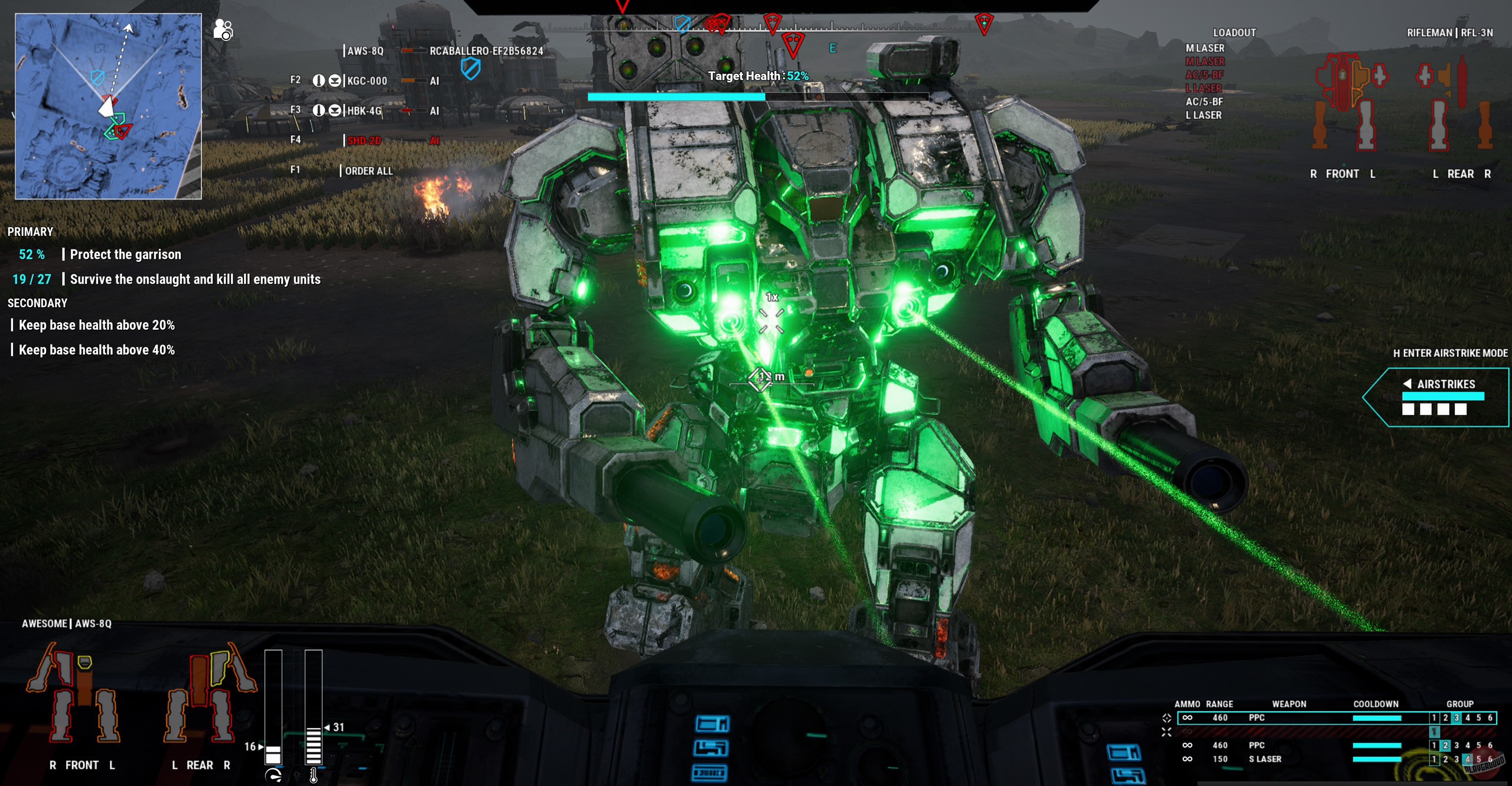Click the shield stance icon next to HBK-4G
The height and width of the screenshot is (786, 1512).
(335, 111)
